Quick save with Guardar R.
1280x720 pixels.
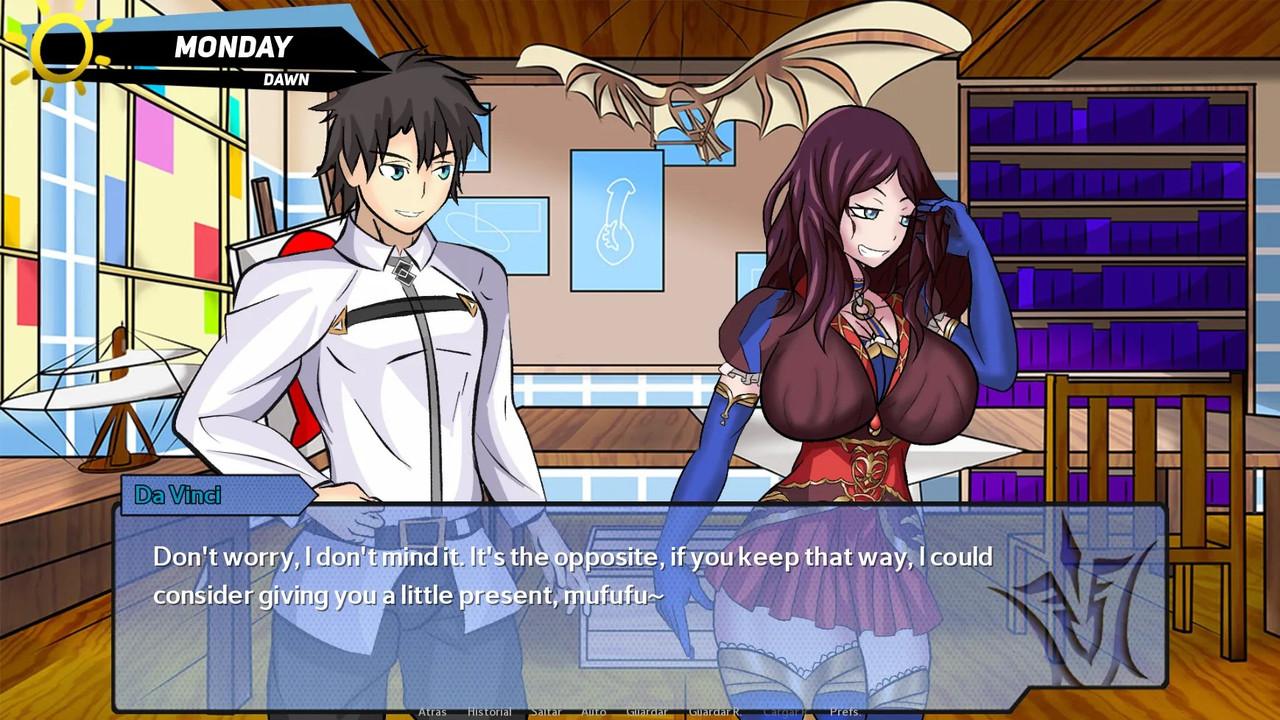[714, 712]
